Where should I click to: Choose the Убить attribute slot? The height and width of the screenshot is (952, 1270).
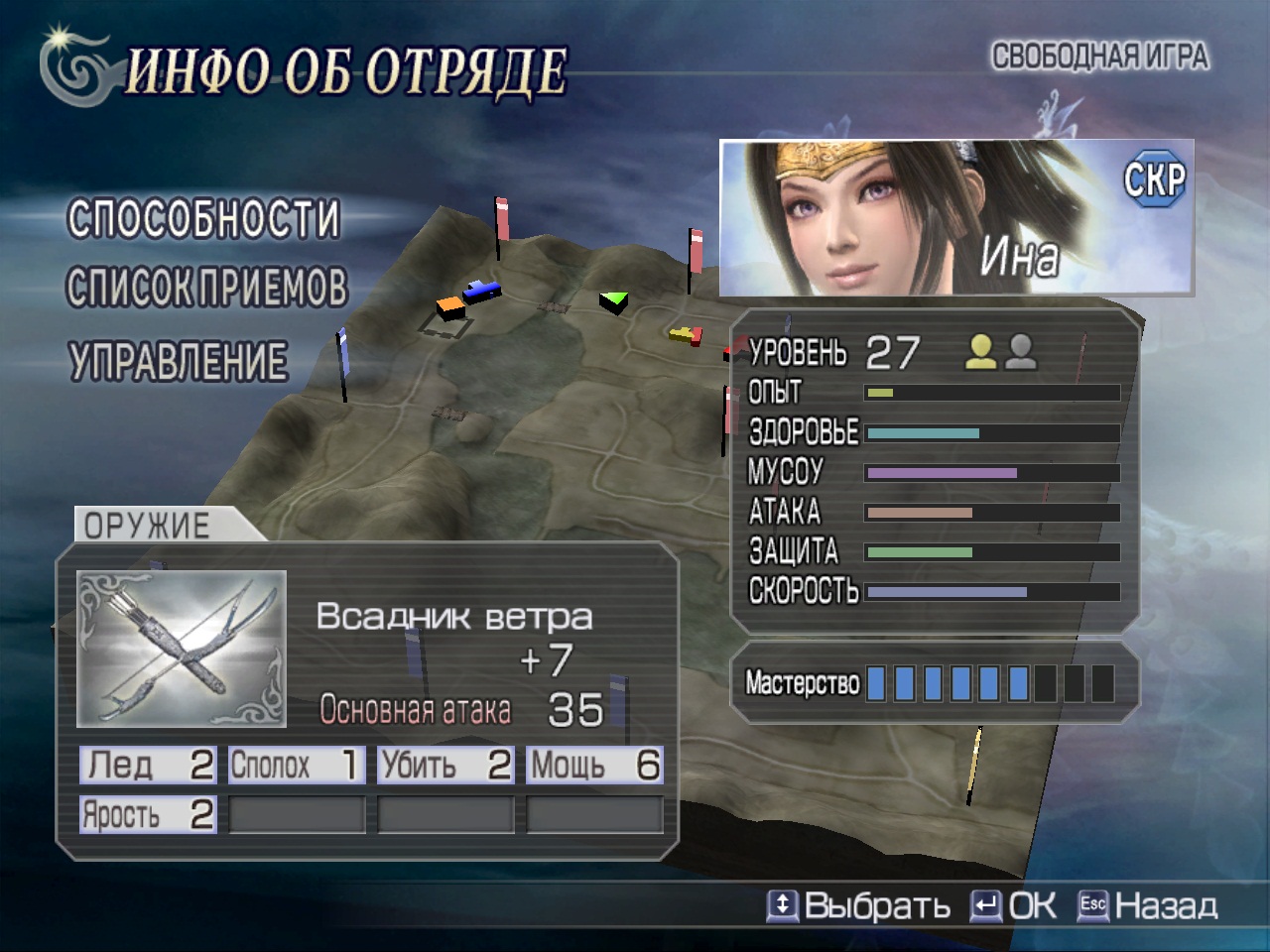(444, 766)
